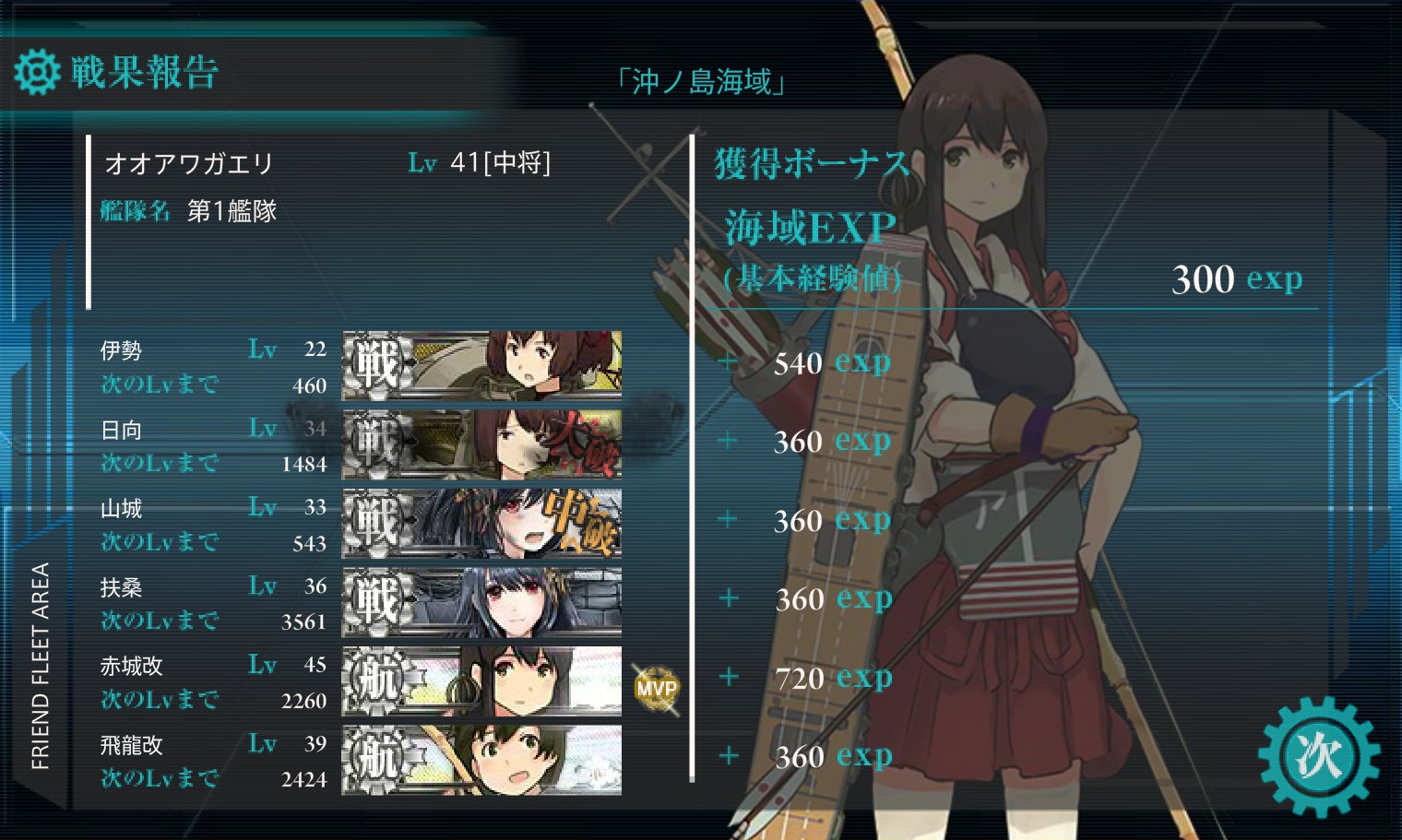1402x840 pixels.
Task: Choose the 日向 ship banner
Action: [x=481, y=444]
